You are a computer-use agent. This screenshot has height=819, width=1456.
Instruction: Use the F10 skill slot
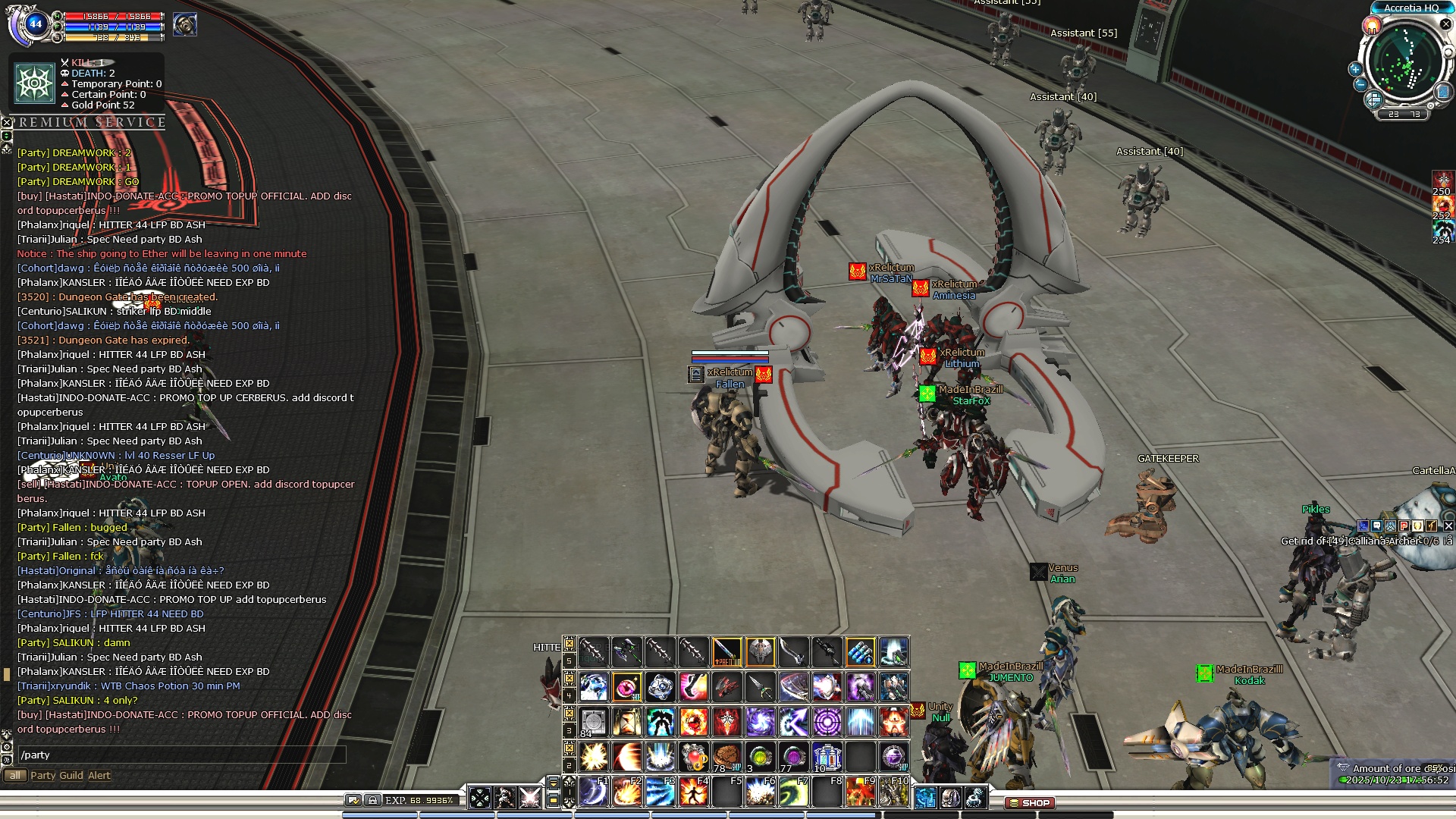tap(894, 792)
